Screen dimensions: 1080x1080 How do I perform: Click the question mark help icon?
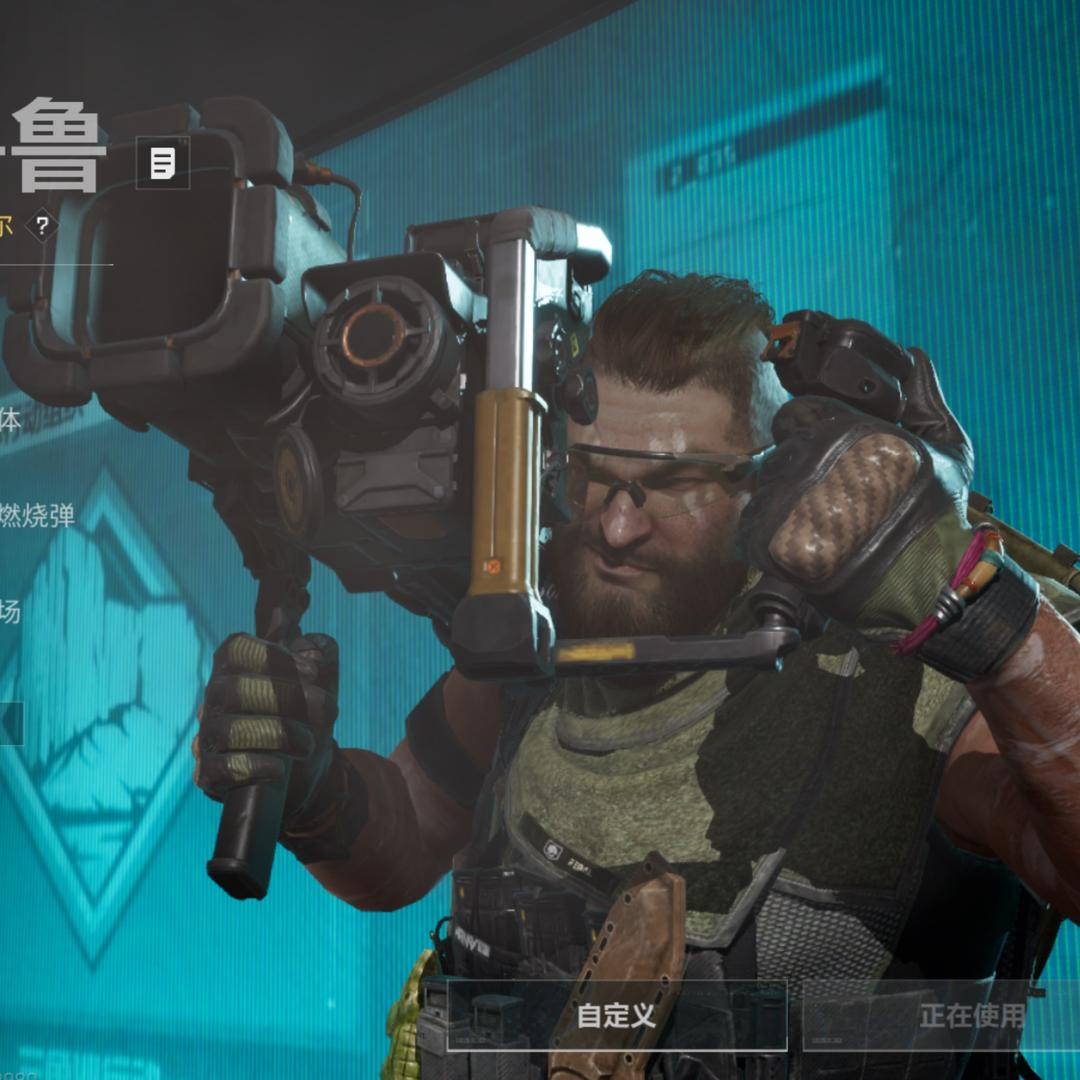tap(41, 226)
